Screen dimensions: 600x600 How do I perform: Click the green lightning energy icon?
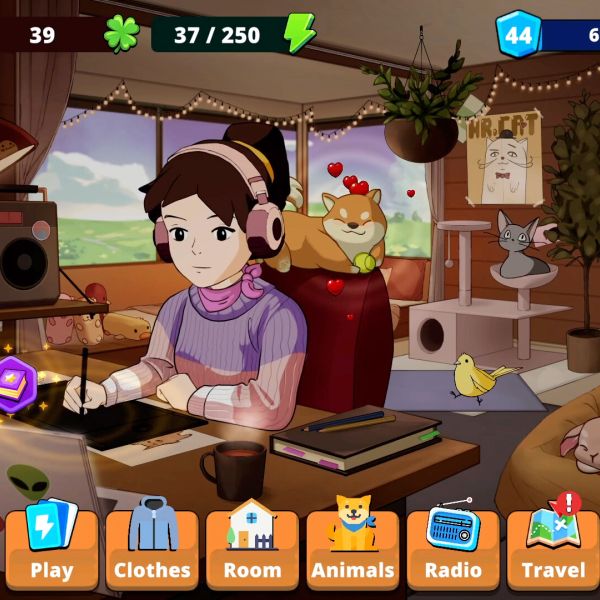click(x=299, y=34)
